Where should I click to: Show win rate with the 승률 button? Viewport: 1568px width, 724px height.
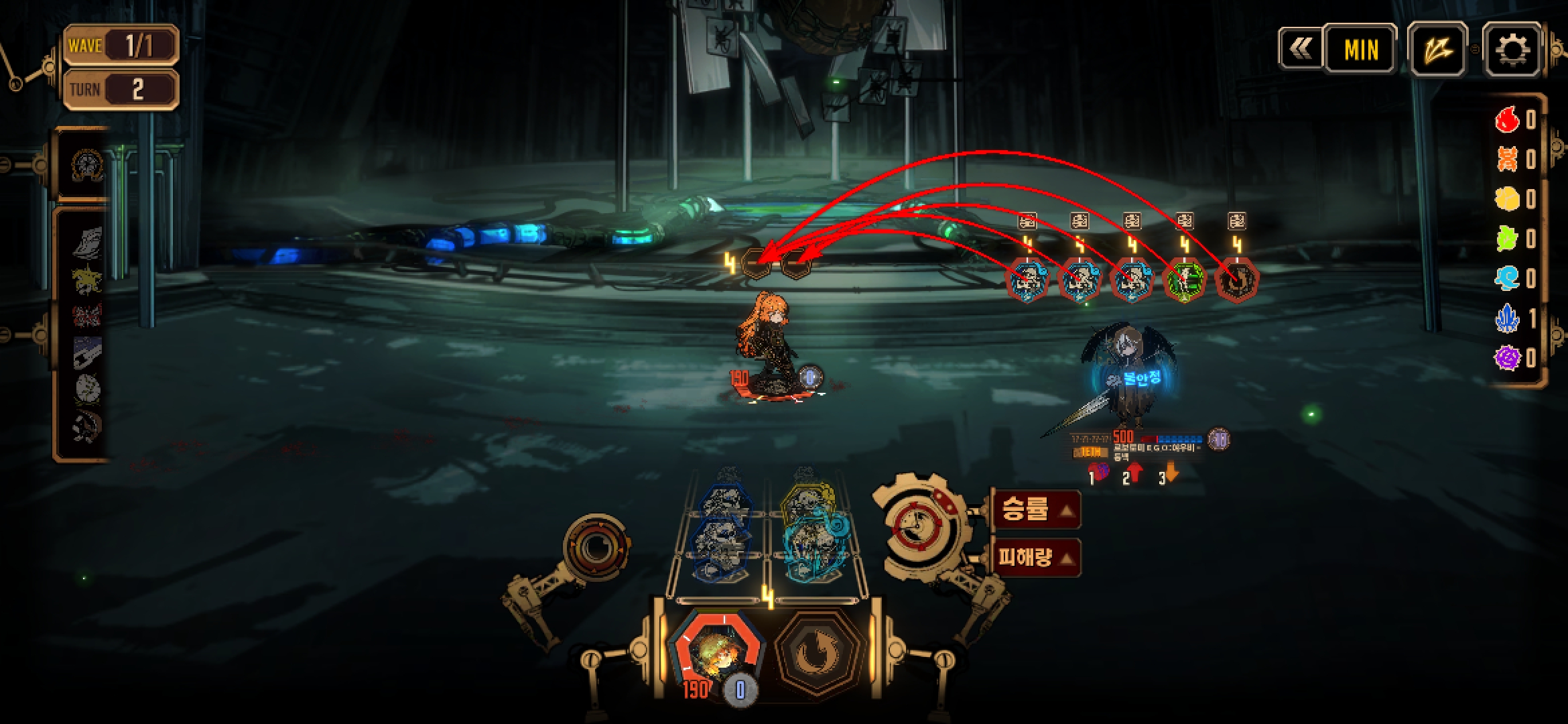point(1036,510)
